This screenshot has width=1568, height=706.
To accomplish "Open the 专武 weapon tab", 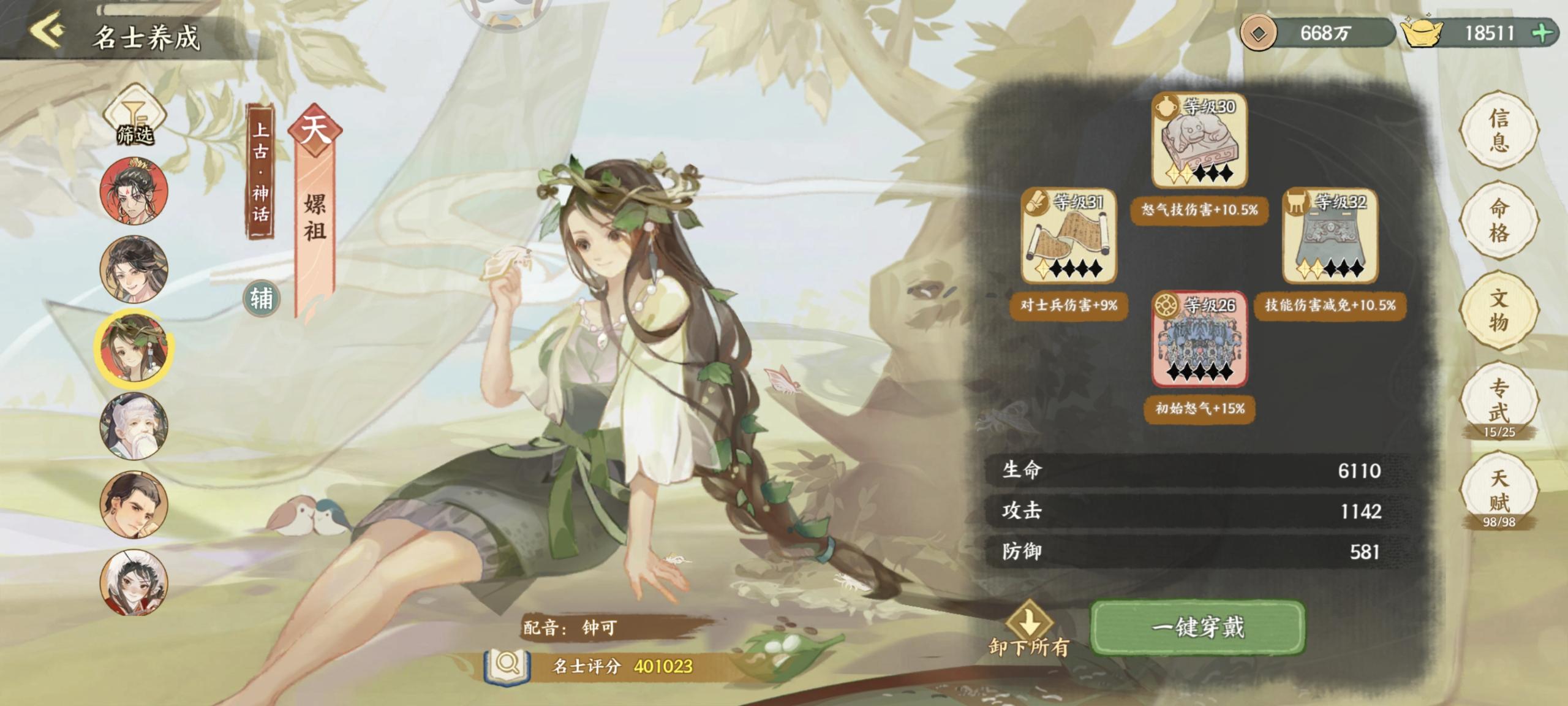I will coord(1498,400).
